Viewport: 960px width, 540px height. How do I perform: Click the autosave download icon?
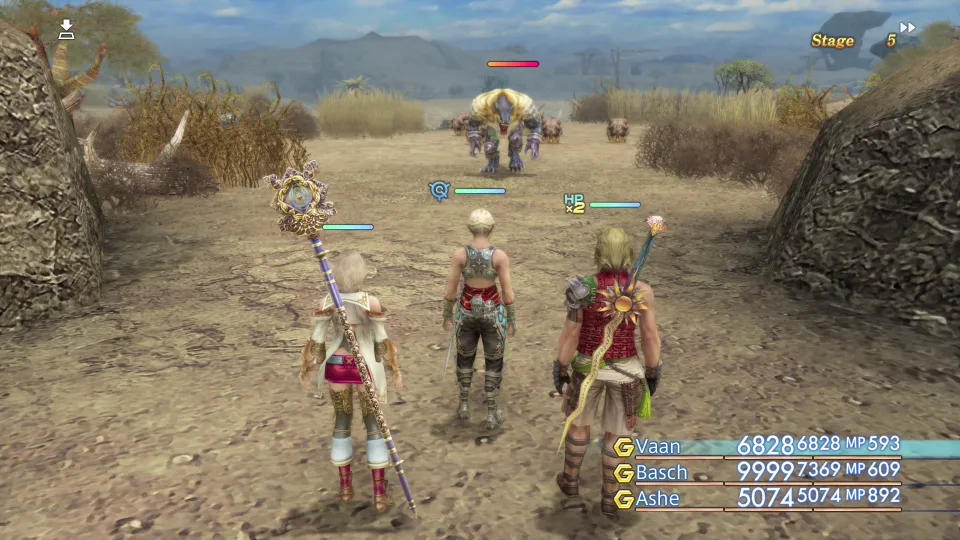(x=66, y=29)
